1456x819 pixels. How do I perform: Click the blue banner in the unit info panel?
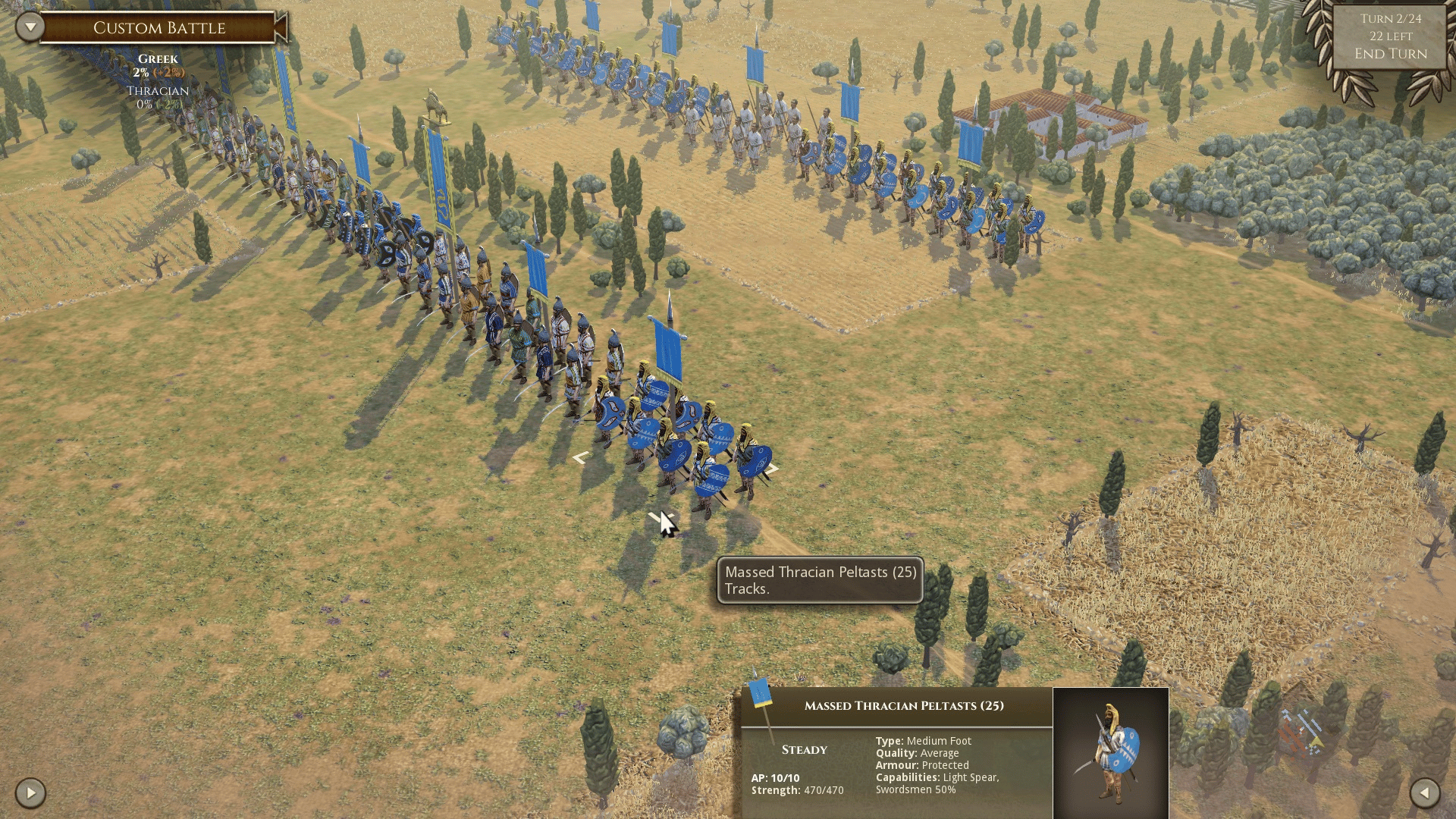[760, 694]
